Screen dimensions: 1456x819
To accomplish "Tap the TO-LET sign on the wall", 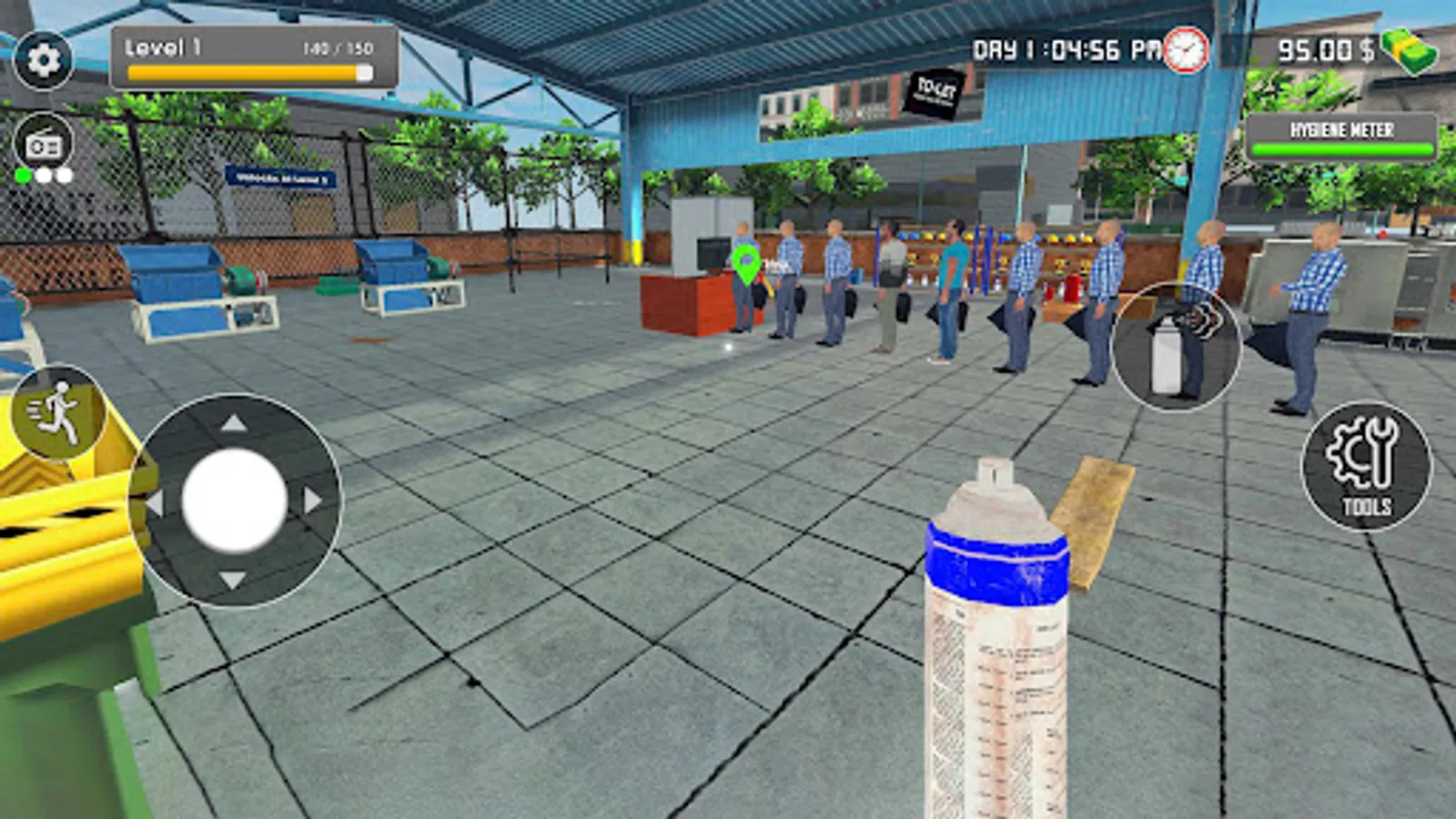I will click(933, 94).
